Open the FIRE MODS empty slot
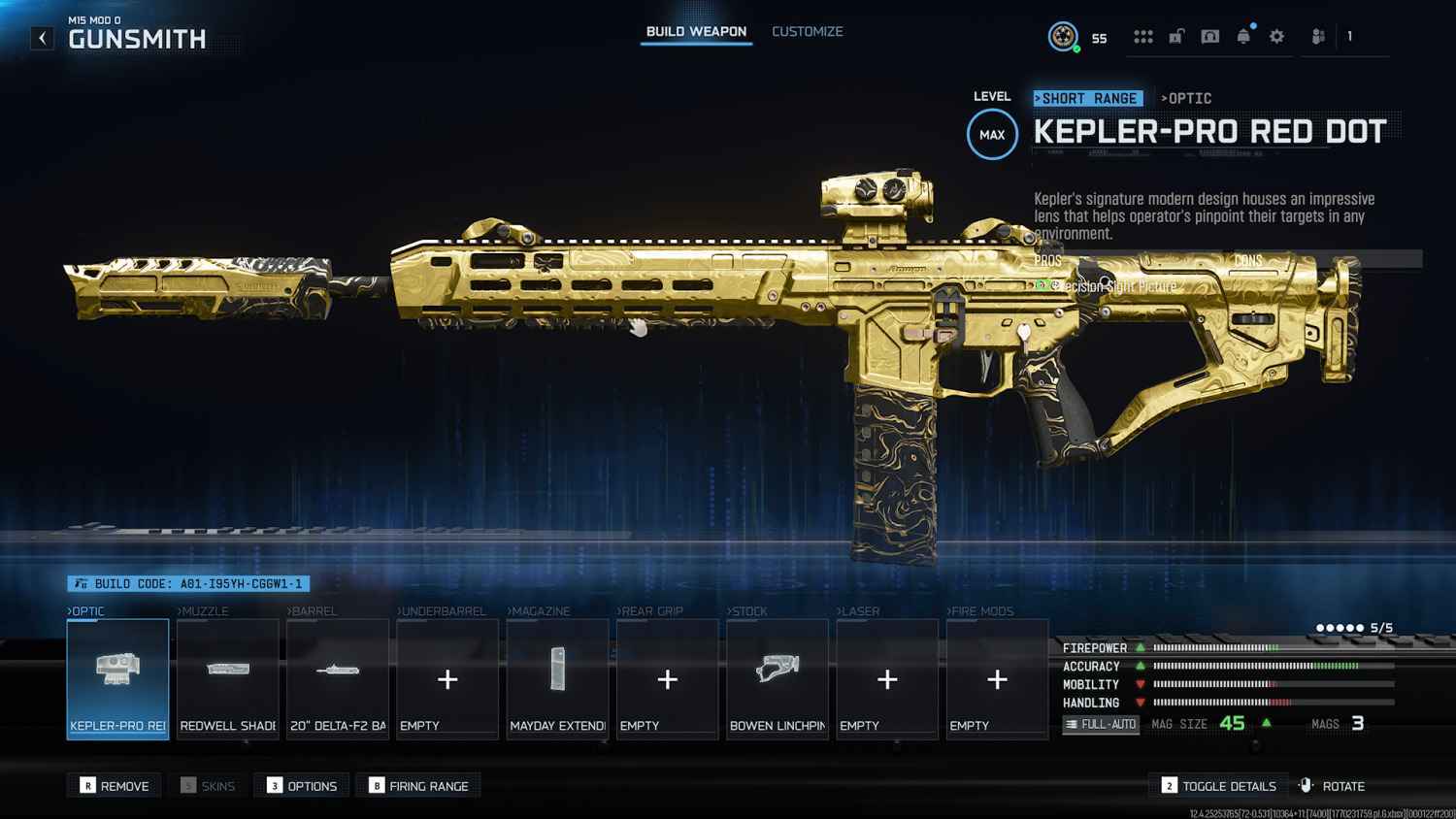 [996, 679]
